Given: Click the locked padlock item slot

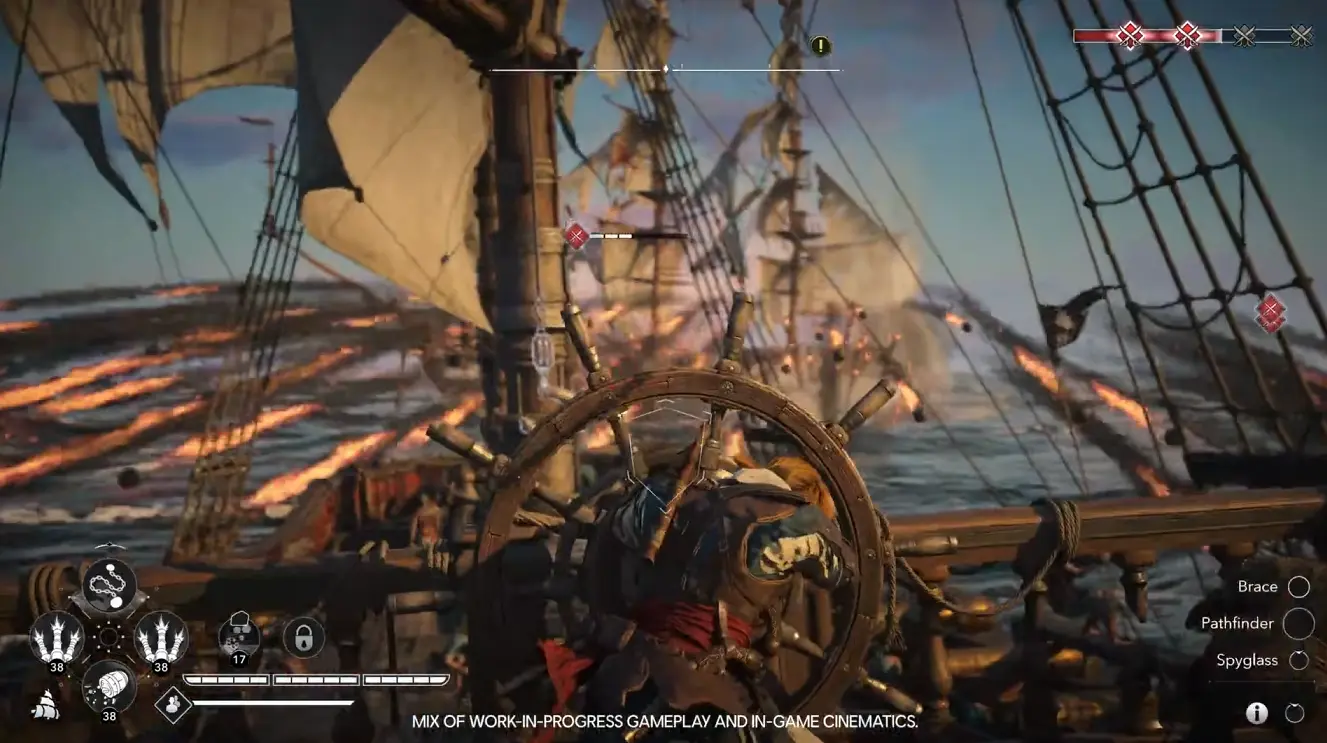Looking at the screenshot, I should pyautogui.click(x=303, y=637).
